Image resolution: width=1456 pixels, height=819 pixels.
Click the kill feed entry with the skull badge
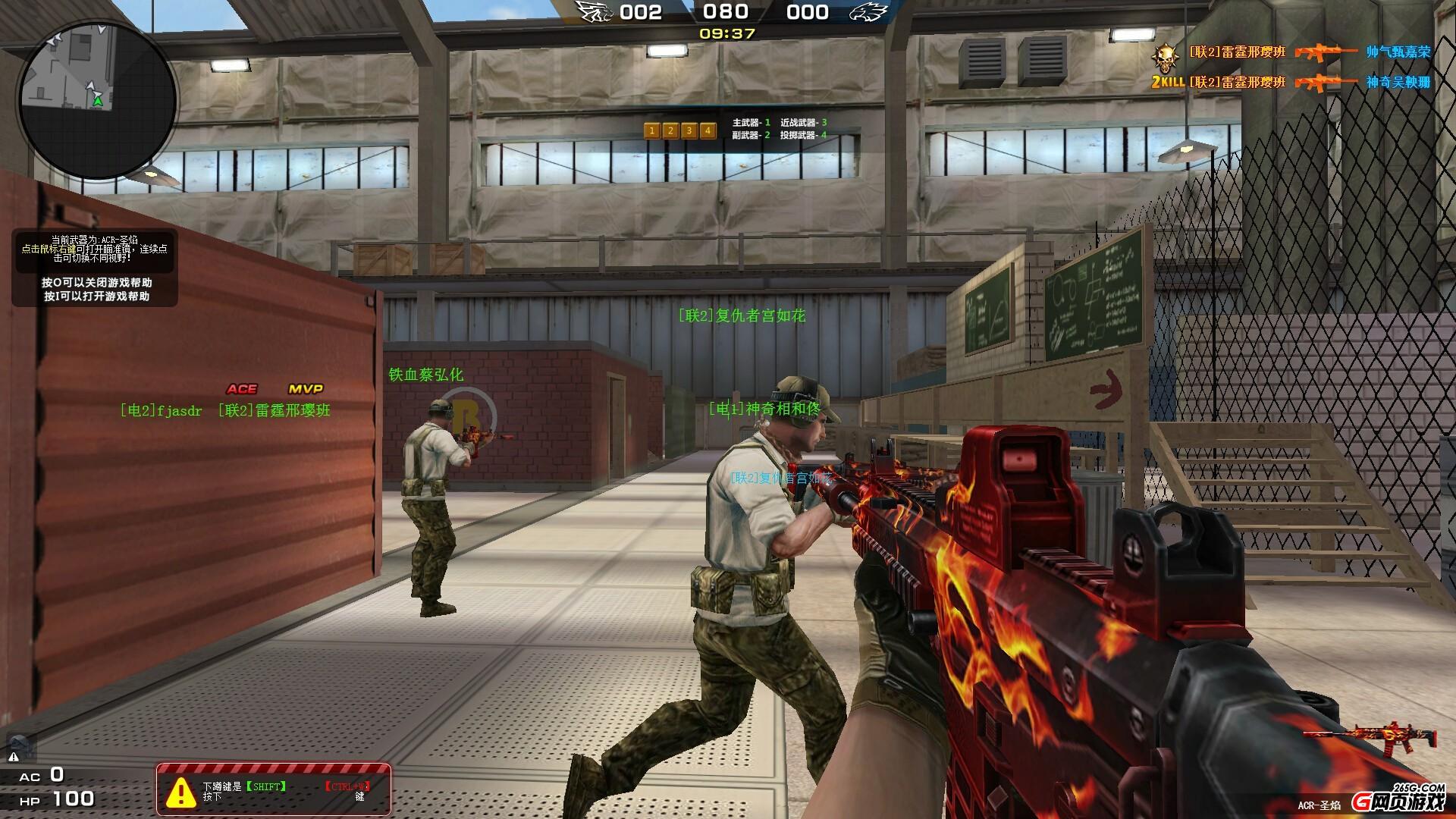pyautogui.click(x=1289, y=52)
